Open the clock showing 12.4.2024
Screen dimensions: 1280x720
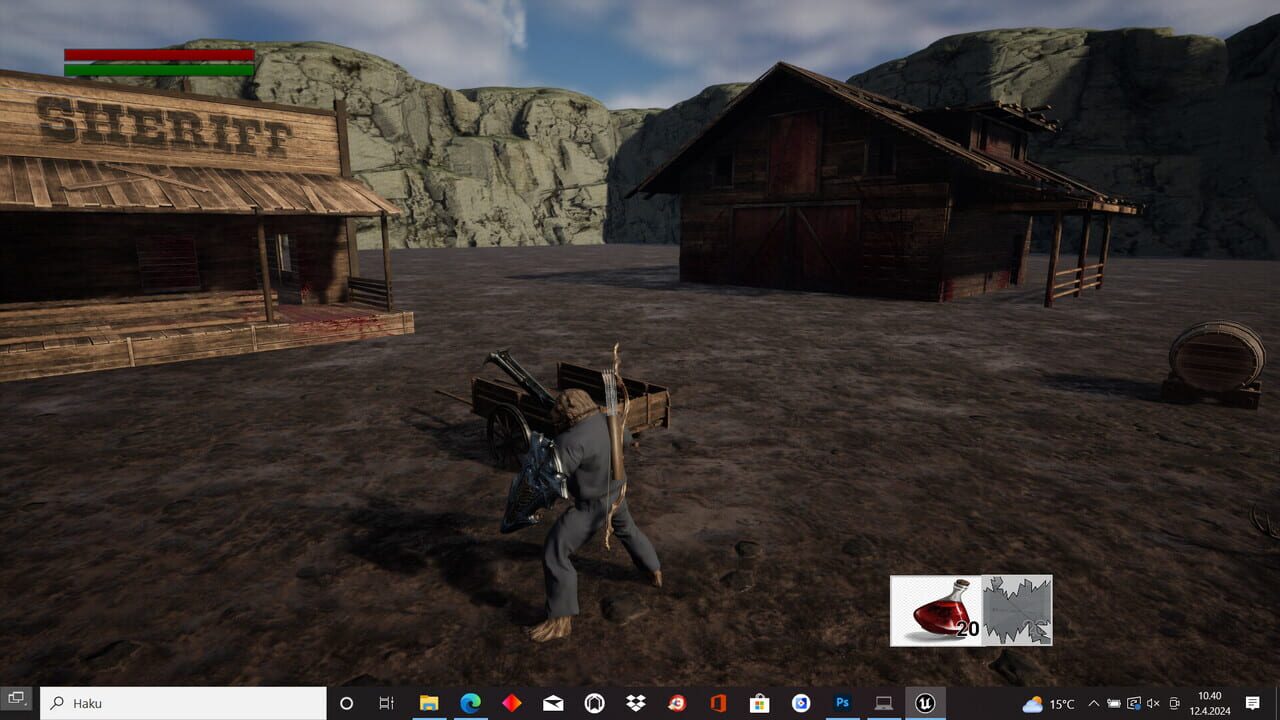[x=1210, y=703]
